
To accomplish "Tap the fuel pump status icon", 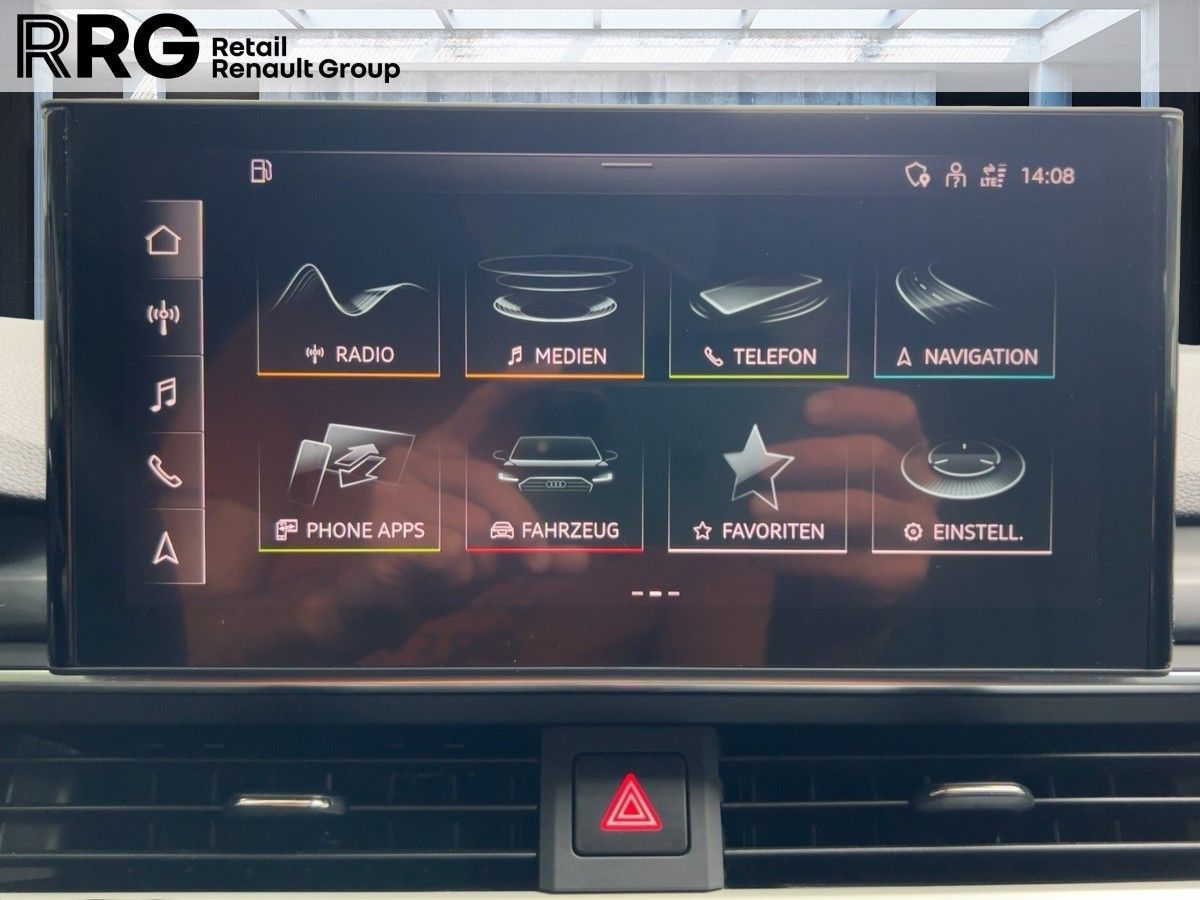I will pos(261,170).
